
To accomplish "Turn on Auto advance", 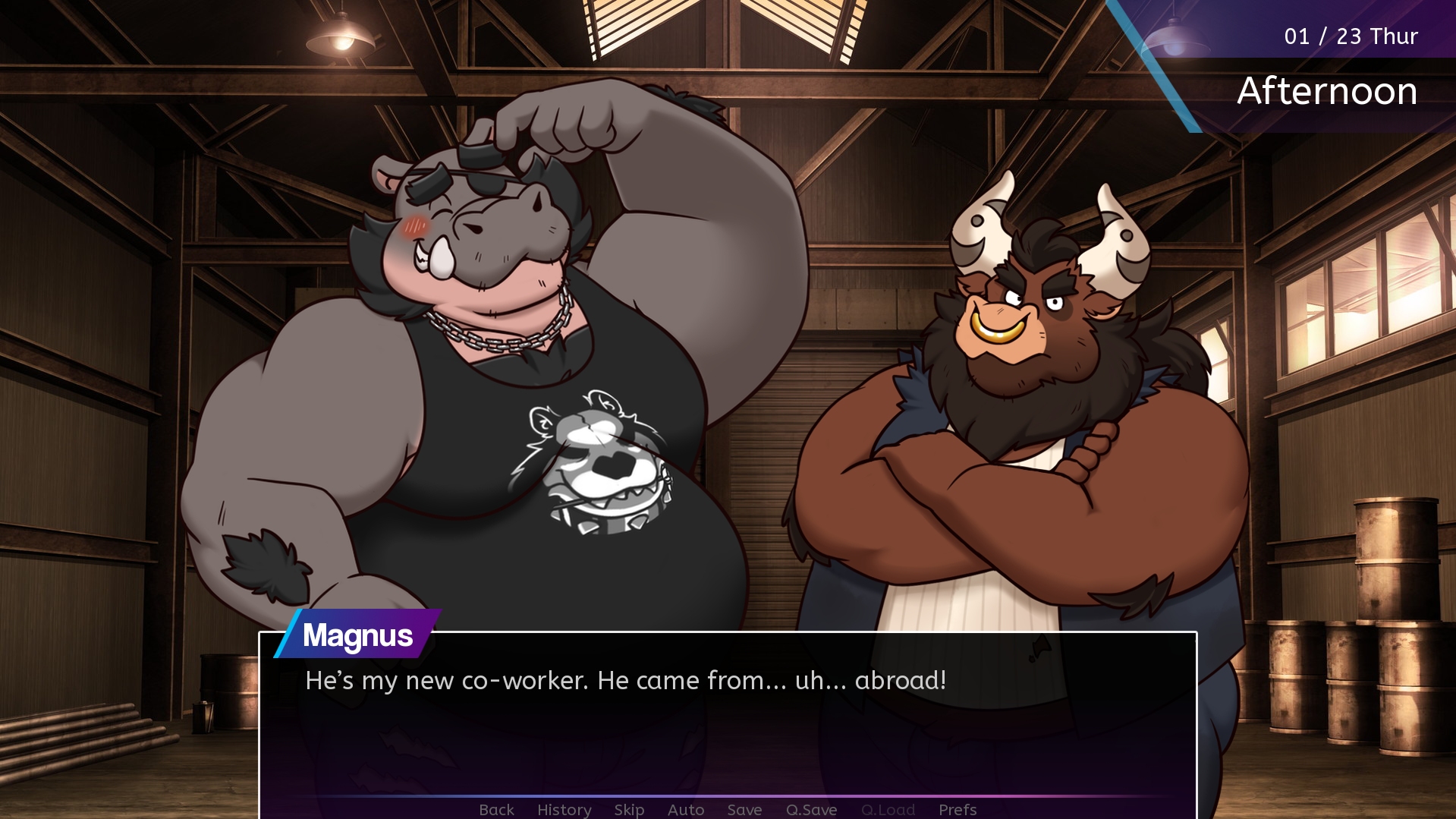I will point(685,809).
